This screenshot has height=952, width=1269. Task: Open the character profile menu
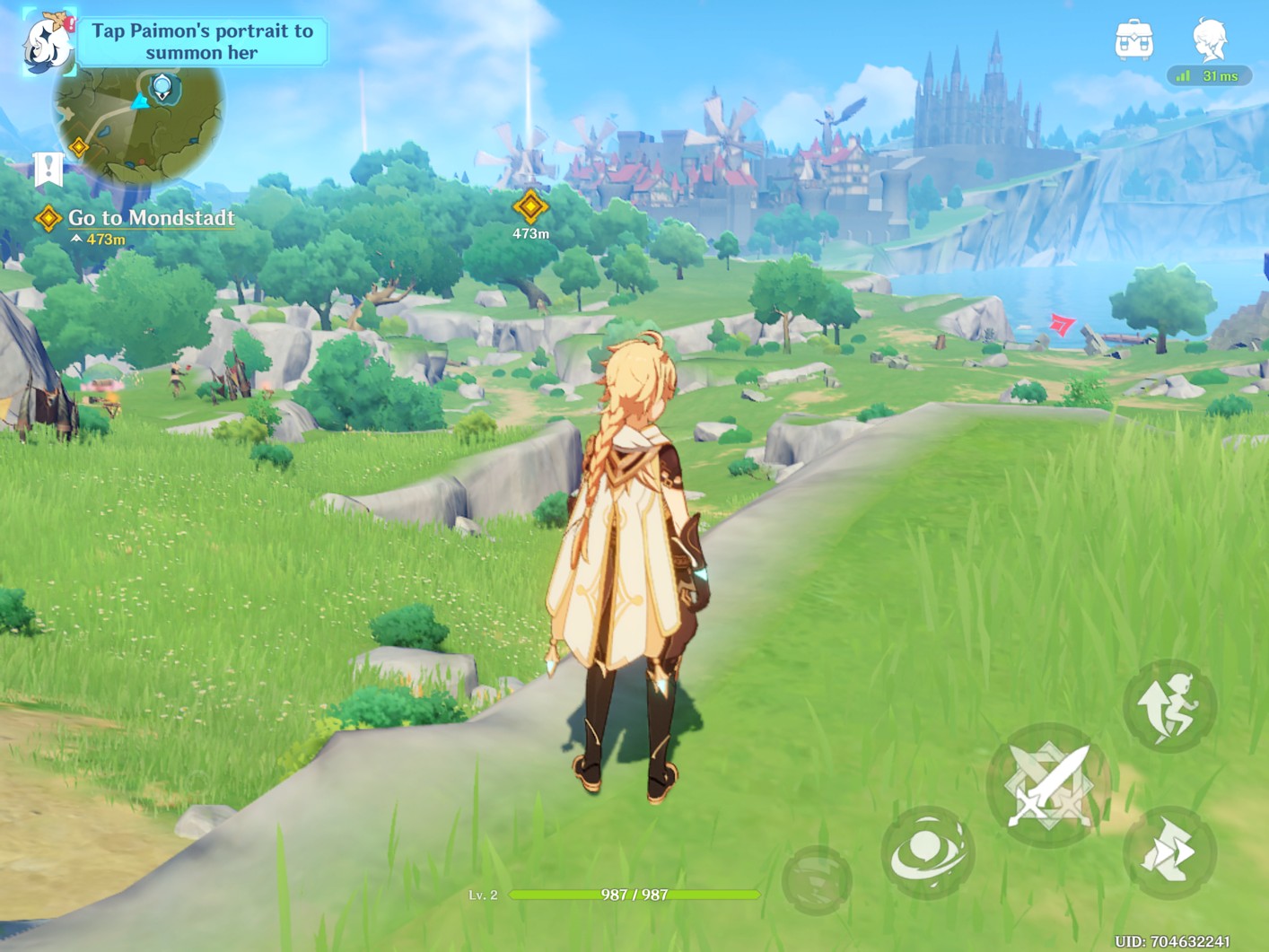[1210, 40]
